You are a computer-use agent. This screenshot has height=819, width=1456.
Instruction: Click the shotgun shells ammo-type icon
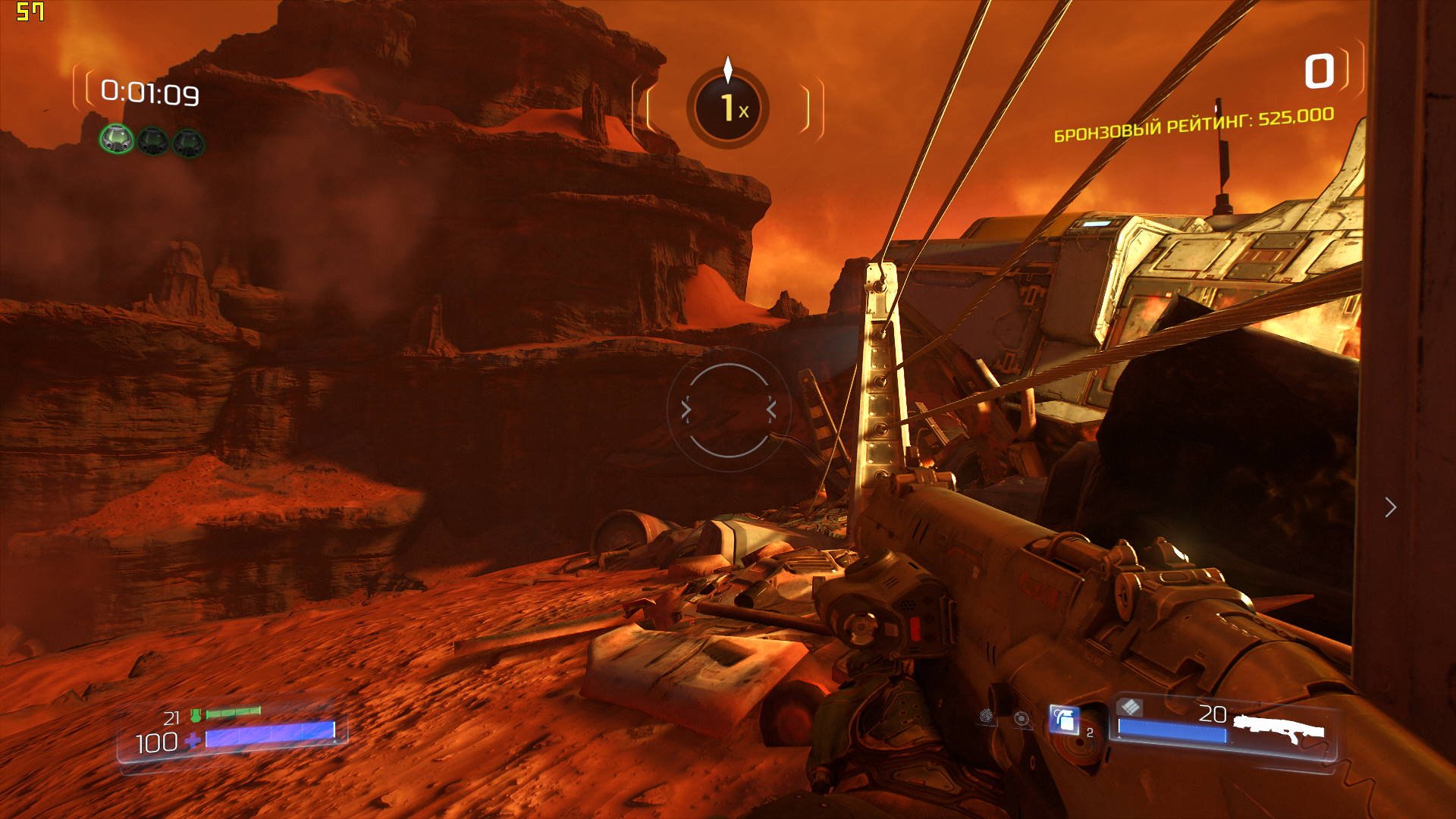1130,708
